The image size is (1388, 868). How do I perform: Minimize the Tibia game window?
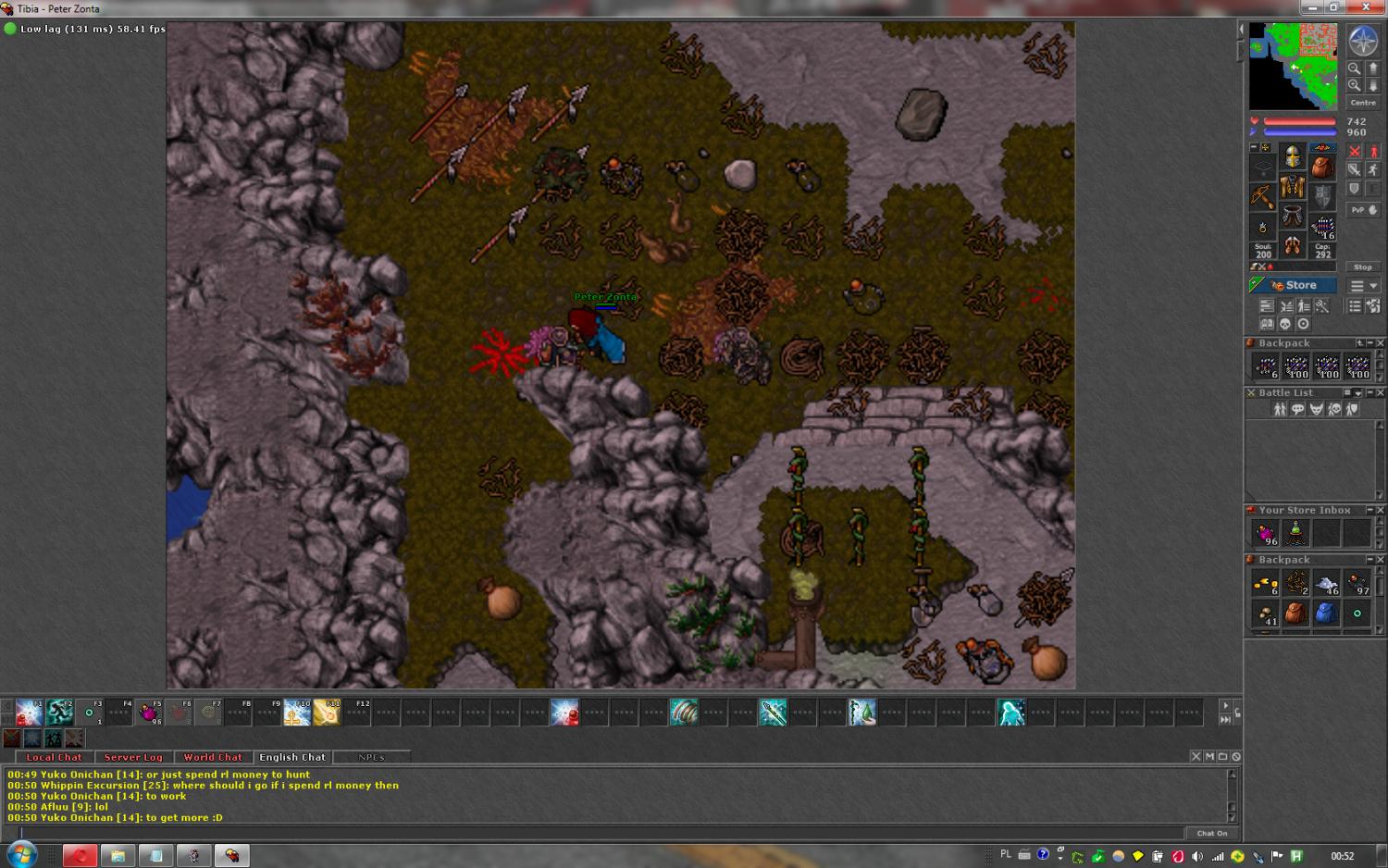pyautogui.click(x=1311, y=7)
